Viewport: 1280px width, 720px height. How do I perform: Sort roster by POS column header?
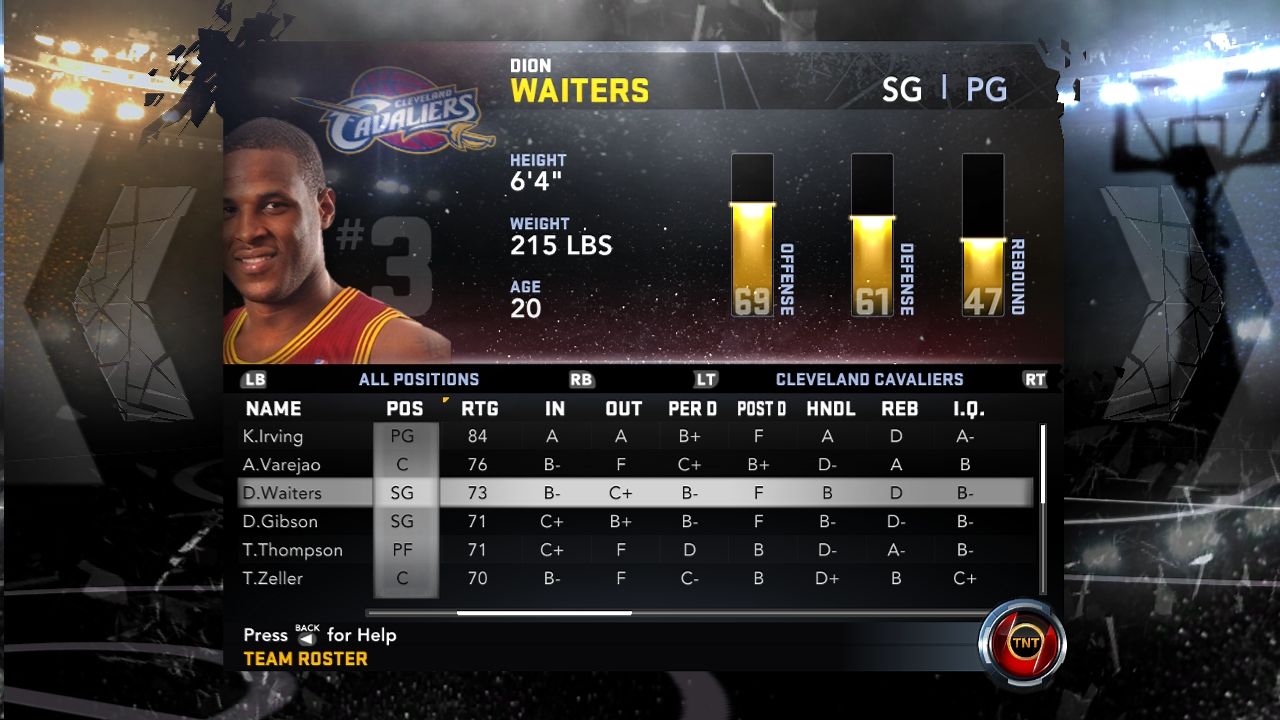point(405,408)
